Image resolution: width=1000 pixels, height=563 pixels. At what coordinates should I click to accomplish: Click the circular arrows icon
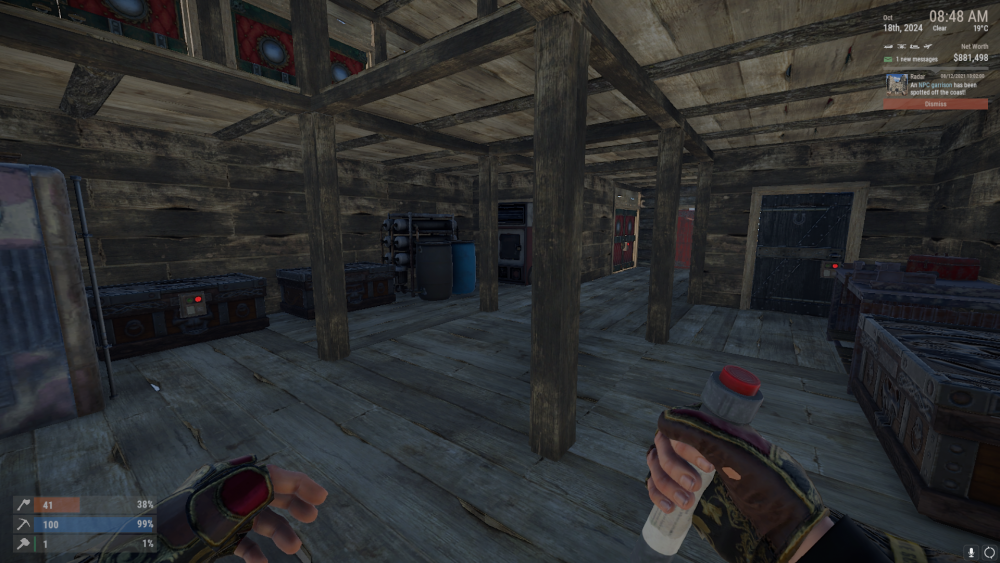[x=989, y=551]
